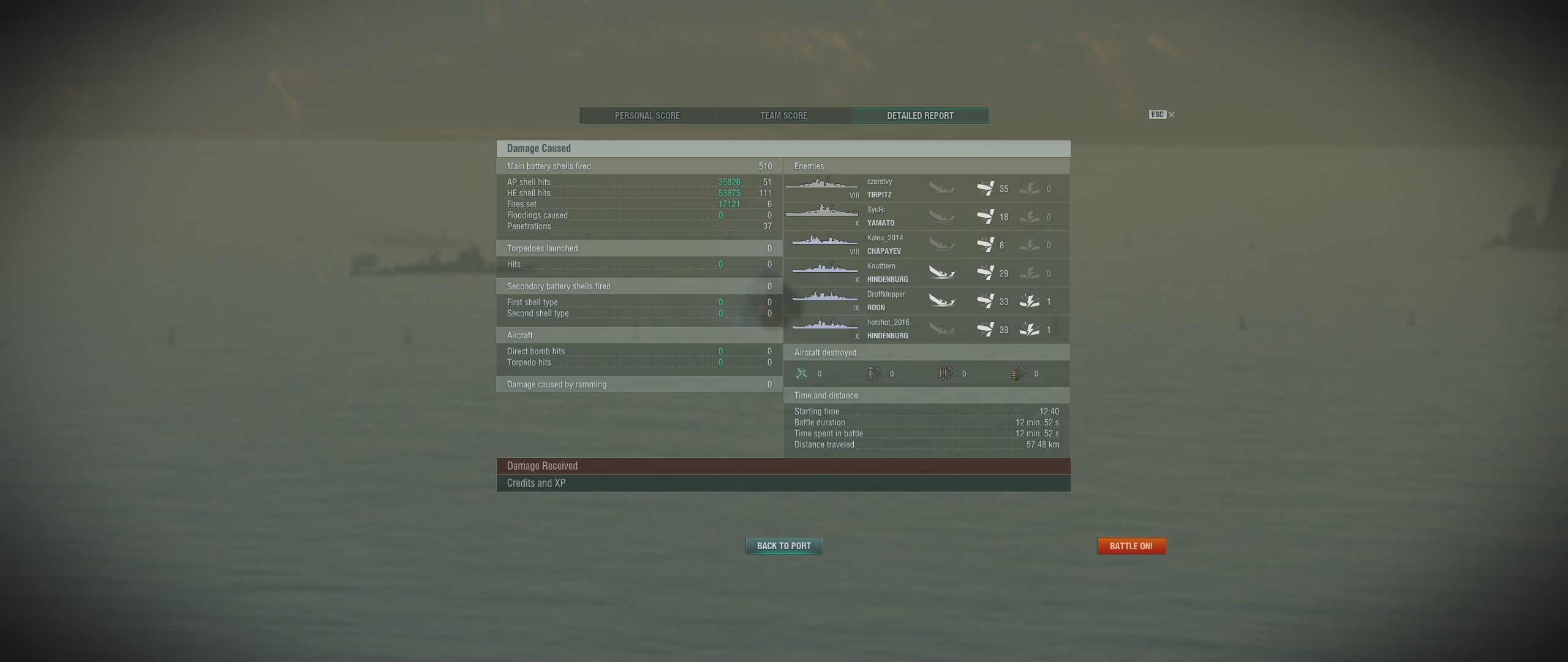Click enemy row Knutttern Hindenburg
Screen dimensions: 1568x662
coord(926,273)
